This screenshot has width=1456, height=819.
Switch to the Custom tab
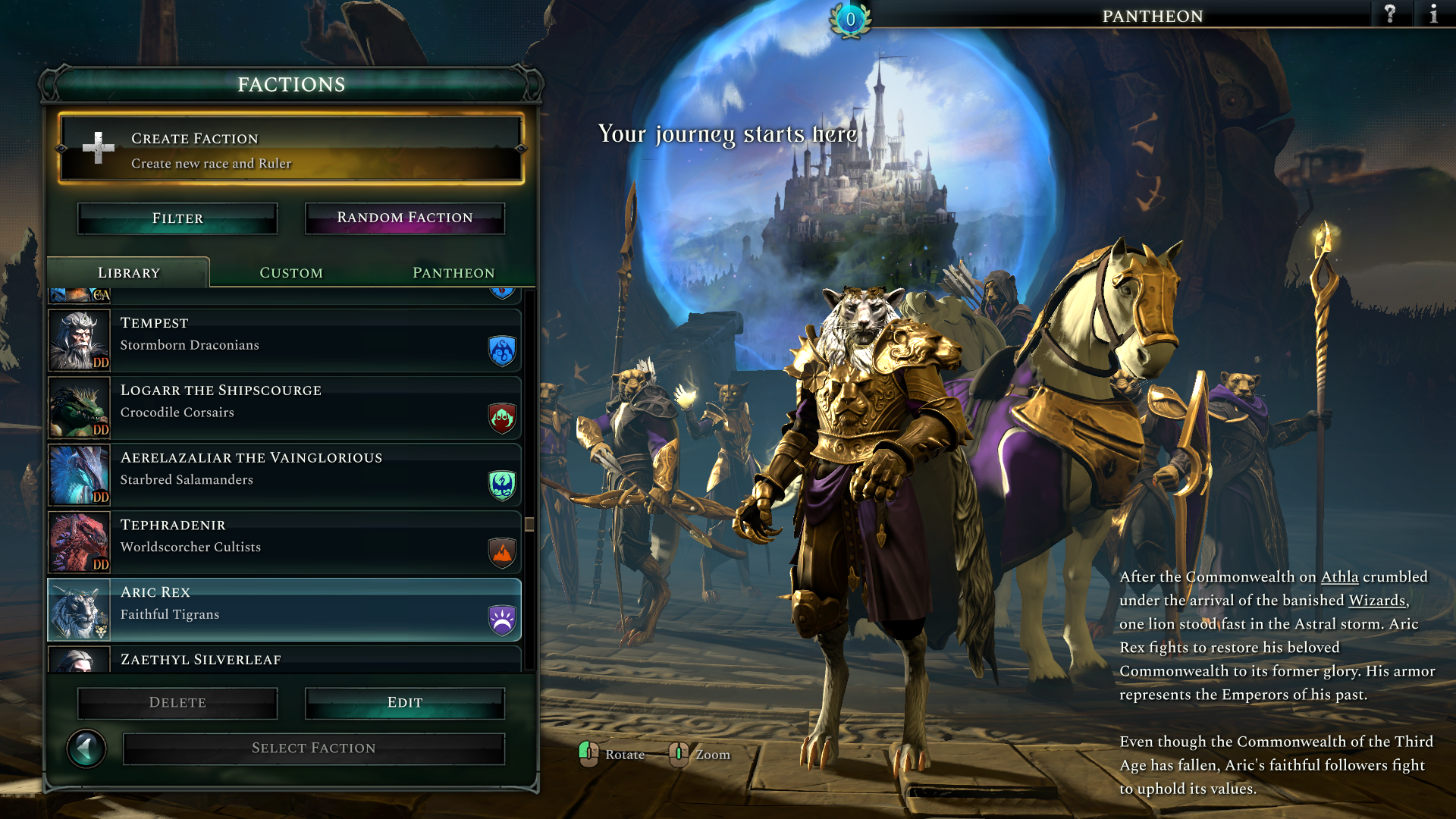[x=291, y=273]
